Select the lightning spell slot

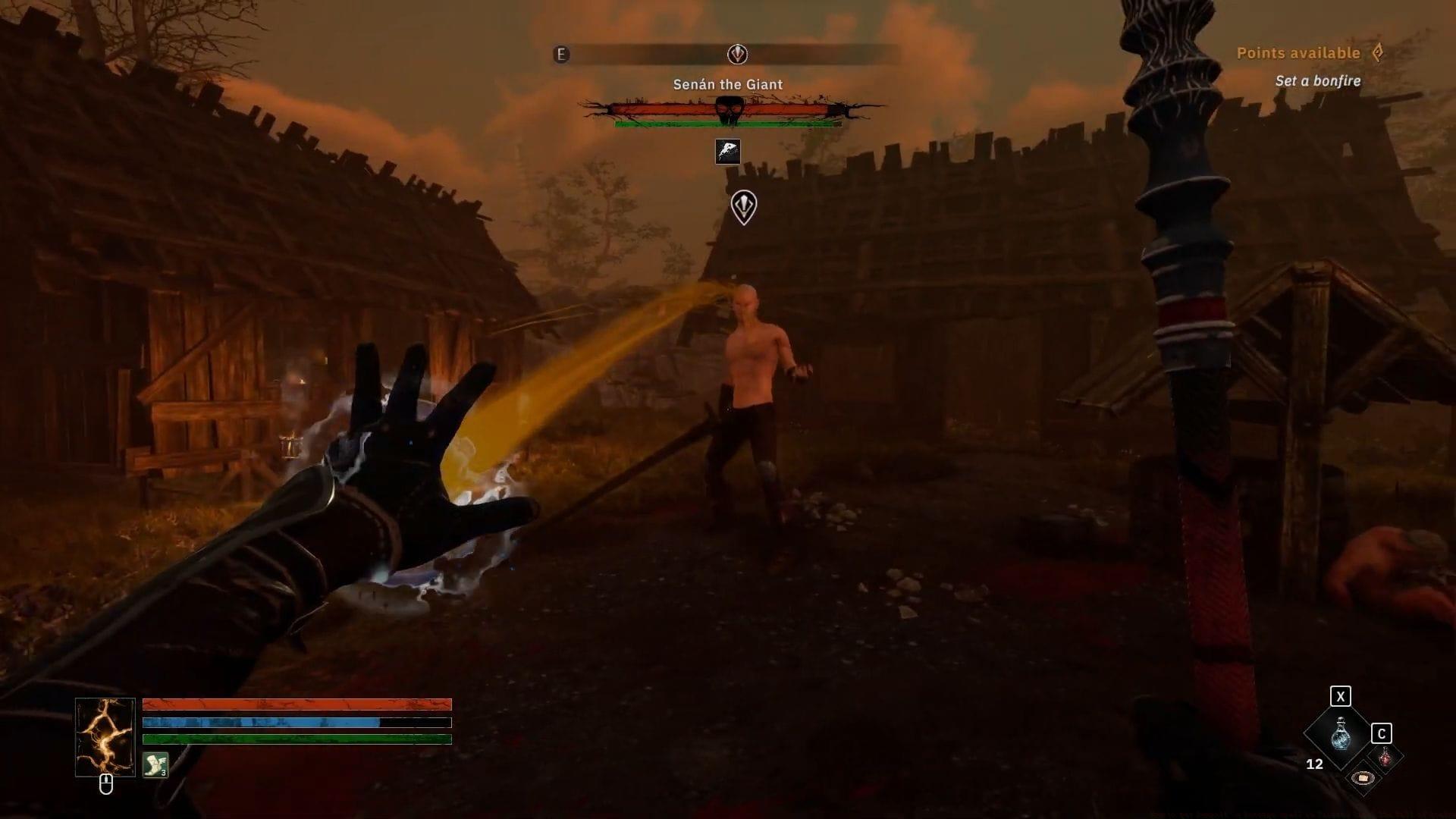105,737
